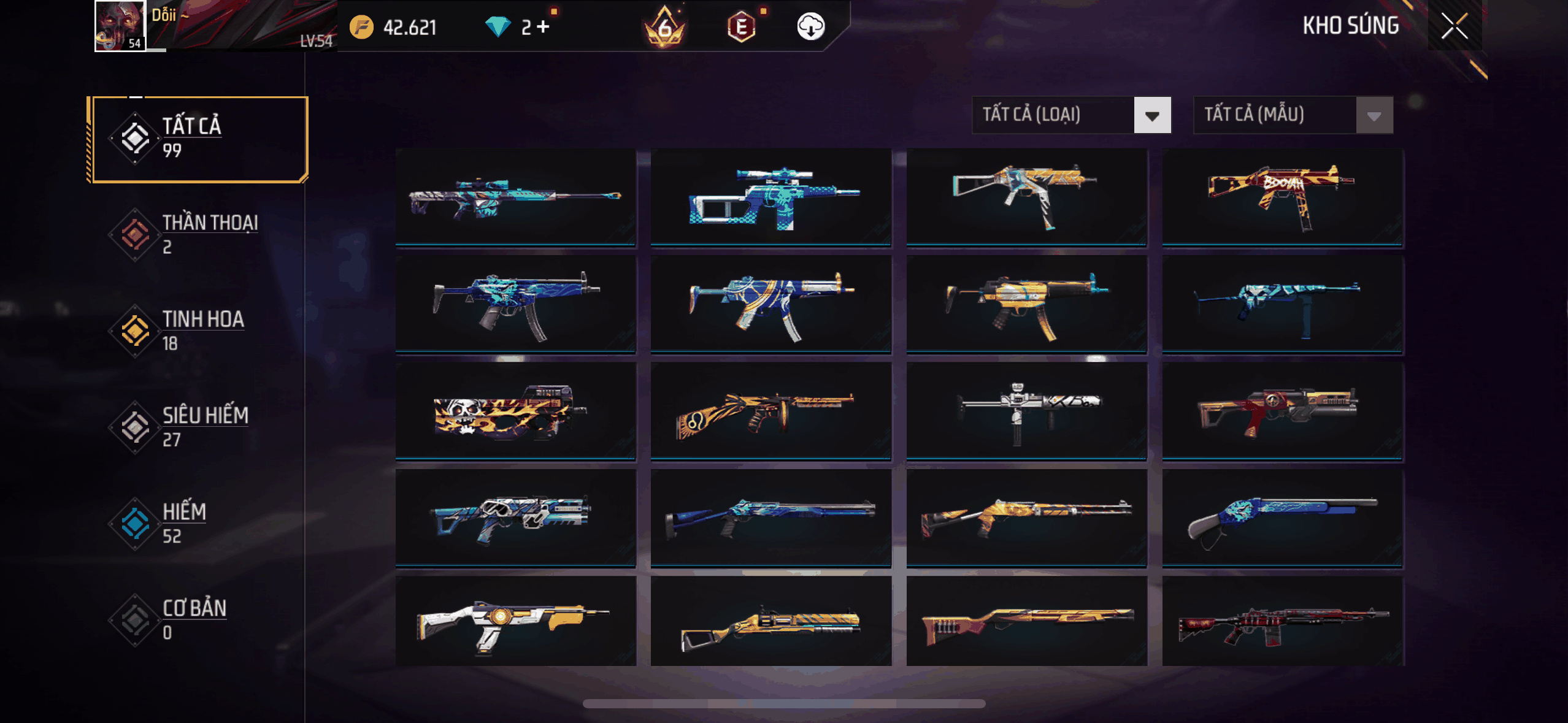This screenshot has width=1568, height=723.
Task: Open the player avatar profile
Action: [x=120, y=26]
